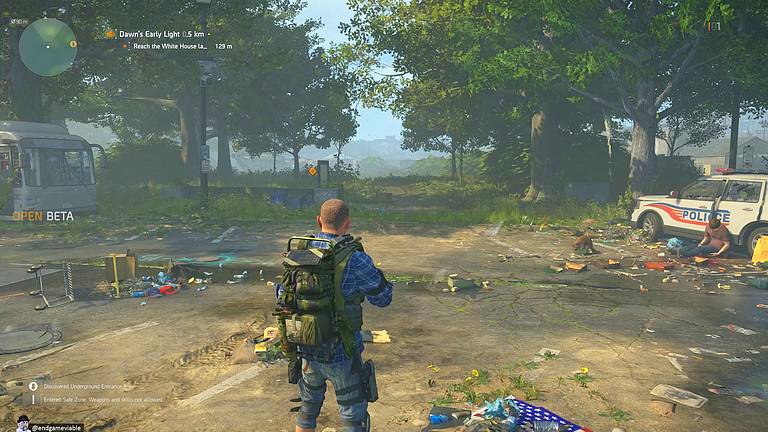Click the @endgameviable channel watermark
Image resolution: width=768 pixels, height=432 pixels.
click(56, 426)
